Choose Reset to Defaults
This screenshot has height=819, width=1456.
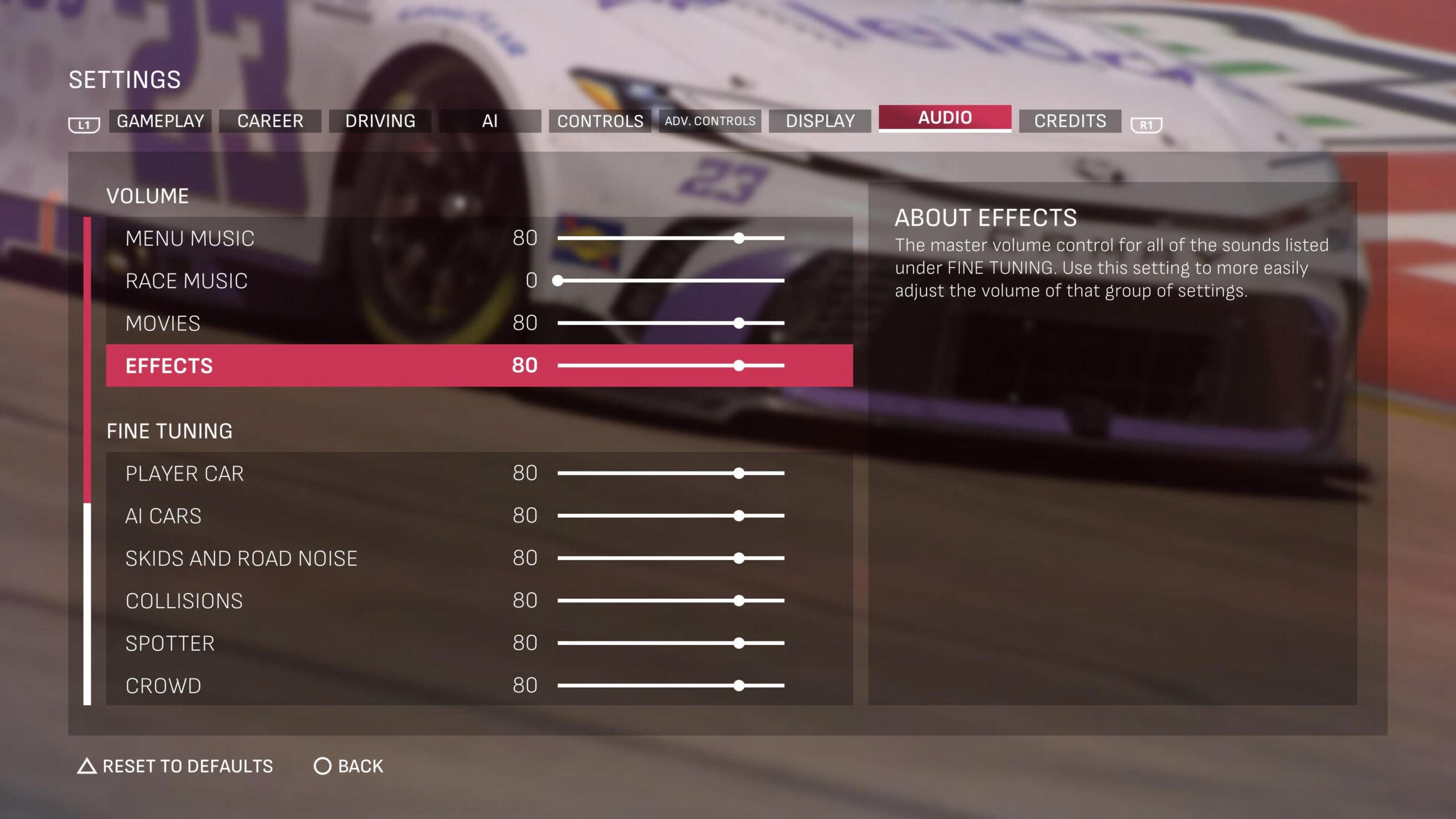pyautogui.click(x=175, y=766)
